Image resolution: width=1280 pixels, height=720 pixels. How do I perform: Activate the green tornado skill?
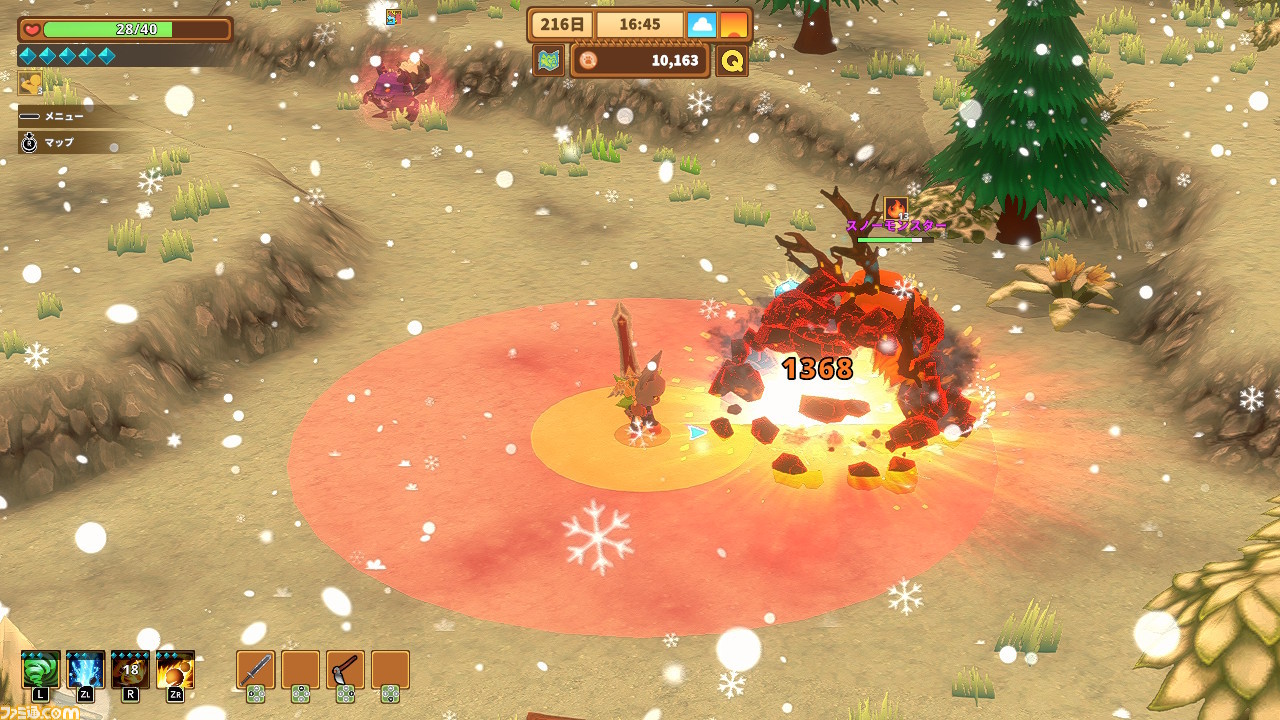[41, 669]
